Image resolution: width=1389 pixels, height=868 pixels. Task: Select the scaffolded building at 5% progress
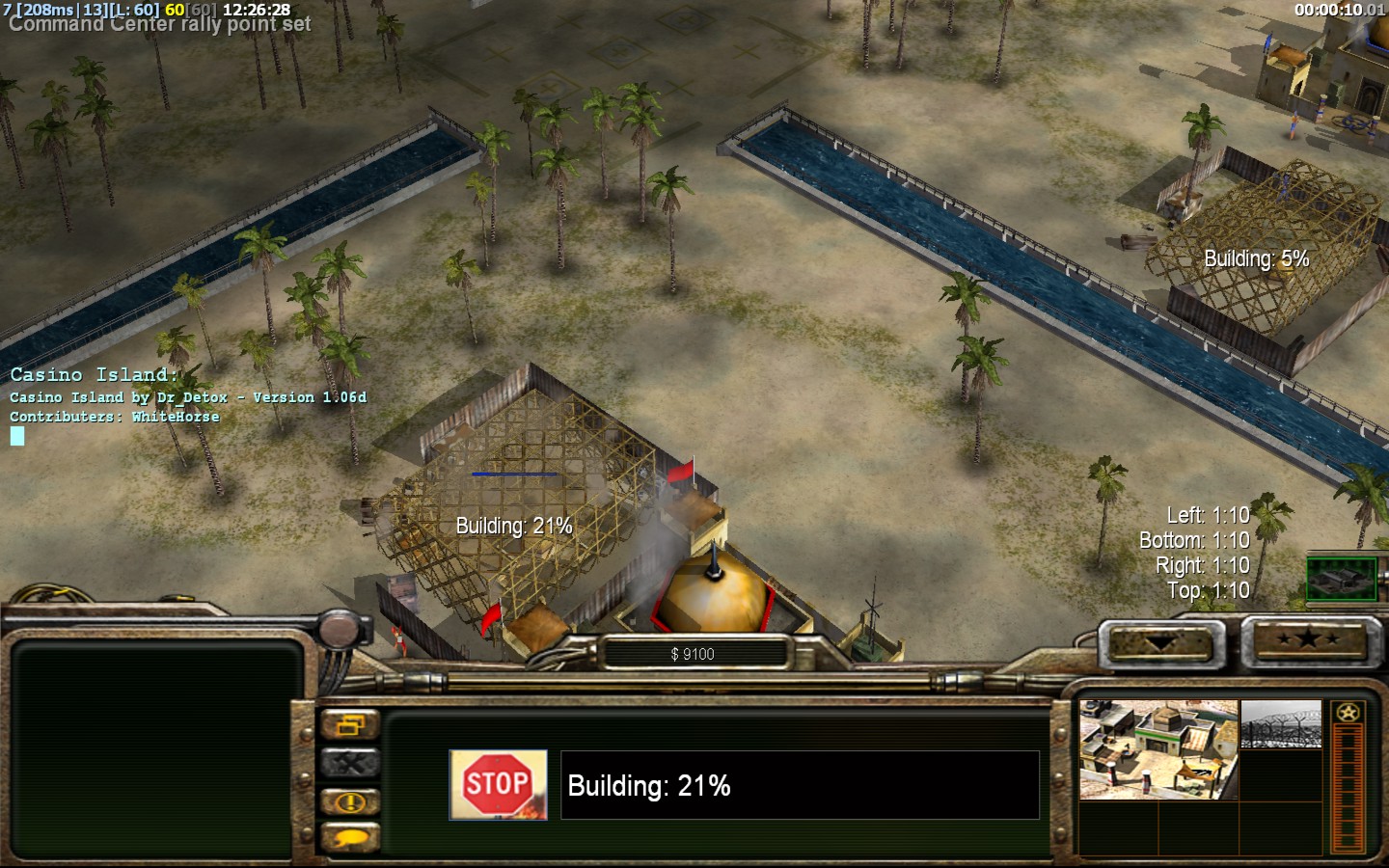pyautogui.click(x=1264, y=251)
